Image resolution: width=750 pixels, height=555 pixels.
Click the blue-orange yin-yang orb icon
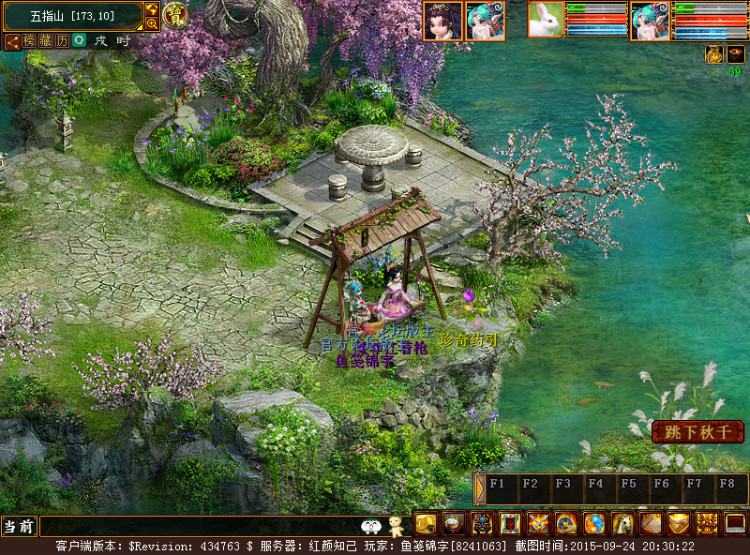click(595, 523)
